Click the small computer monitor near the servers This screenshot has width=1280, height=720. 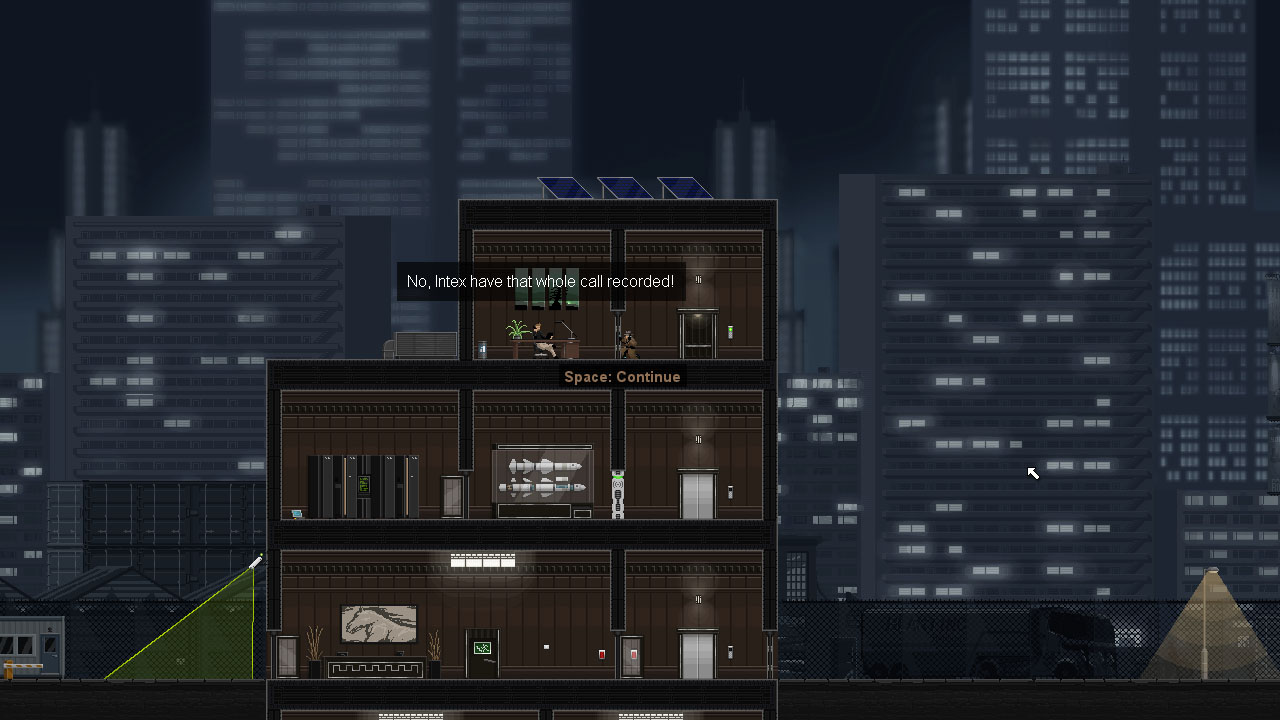click(x=296, y=513)
